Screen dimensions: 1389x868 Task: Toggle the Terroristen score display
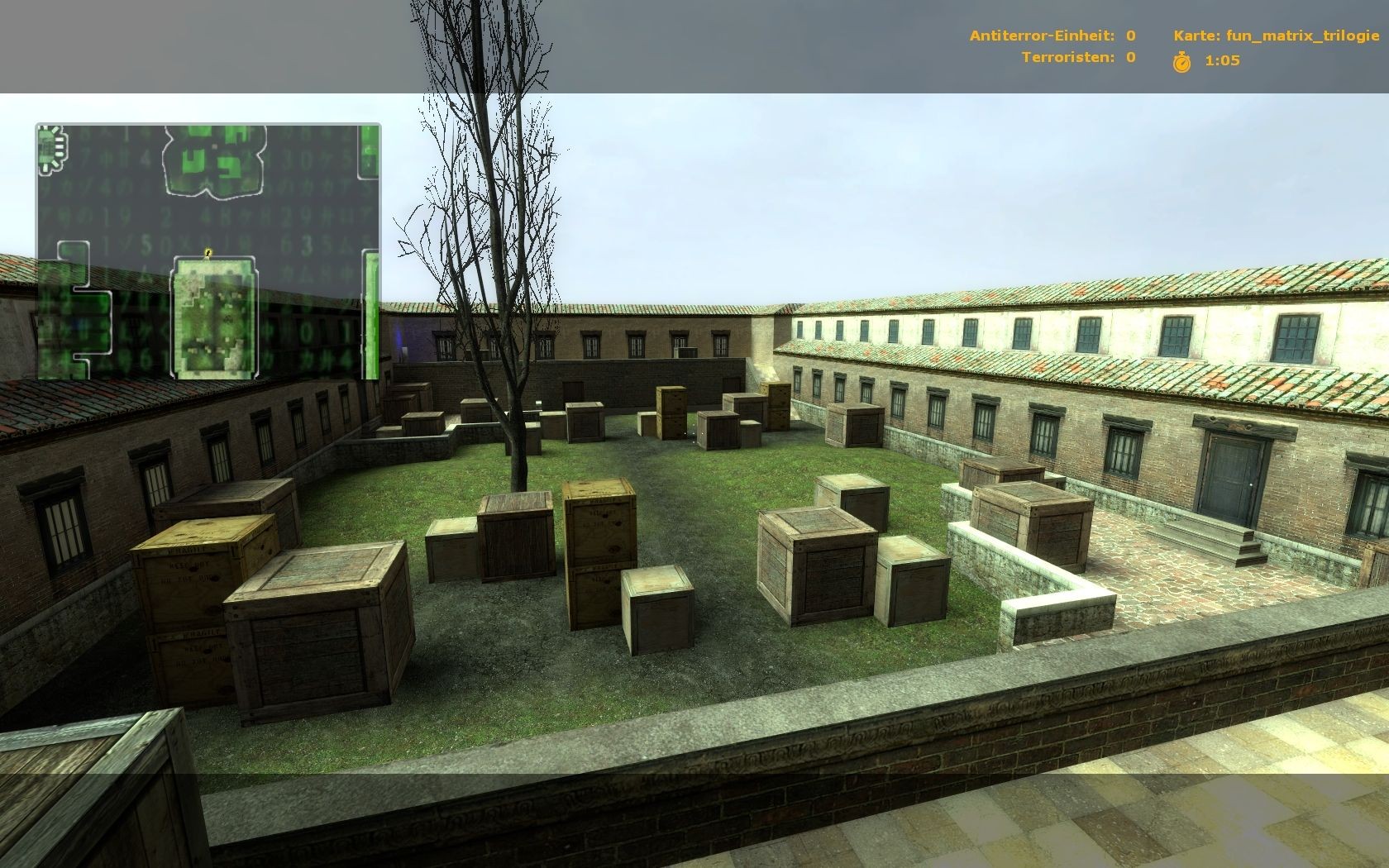click(1075, 58)
